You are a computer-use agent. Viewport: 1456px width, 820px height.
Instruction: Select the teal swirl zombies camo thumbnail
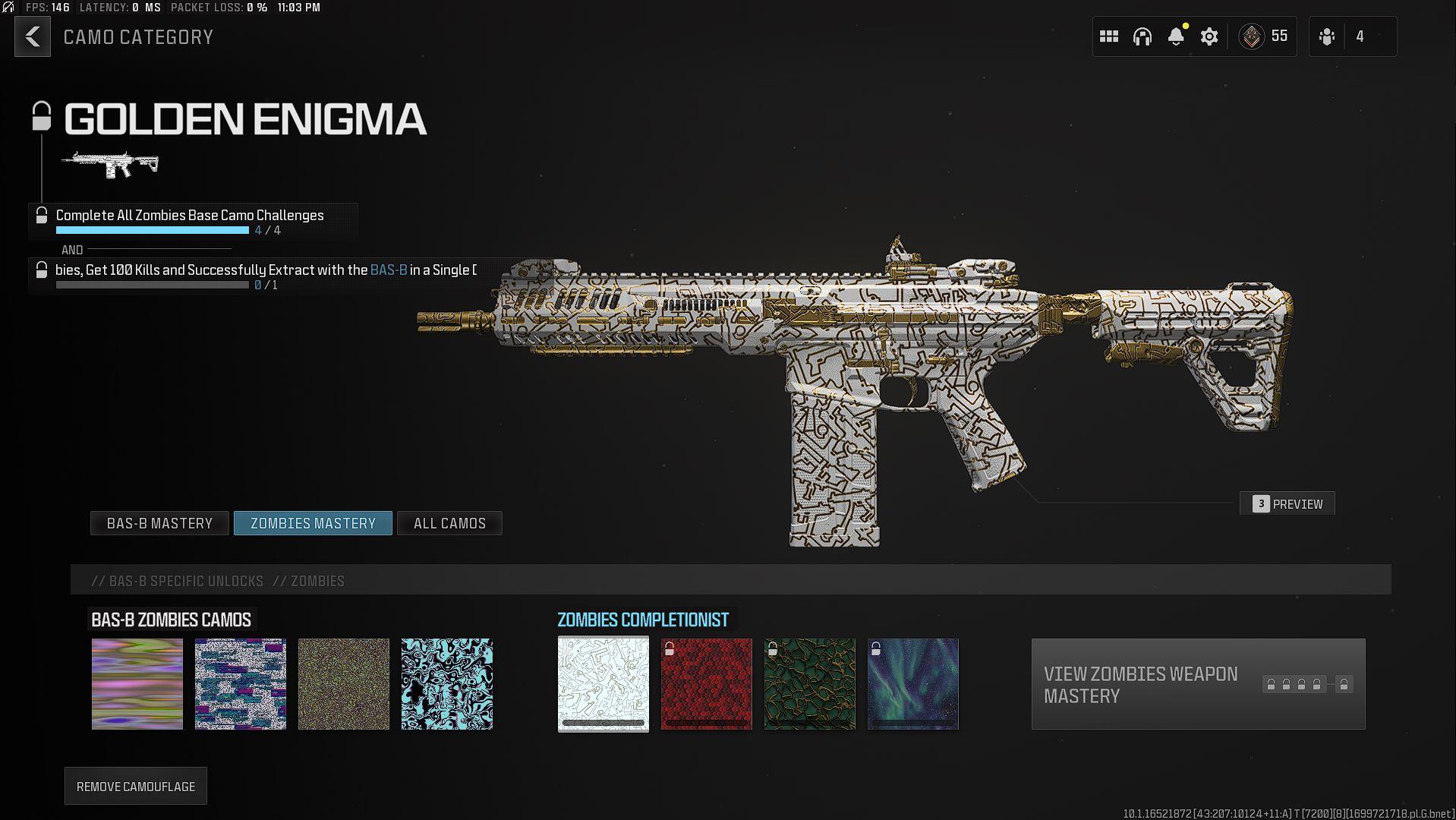coord(447,683)
